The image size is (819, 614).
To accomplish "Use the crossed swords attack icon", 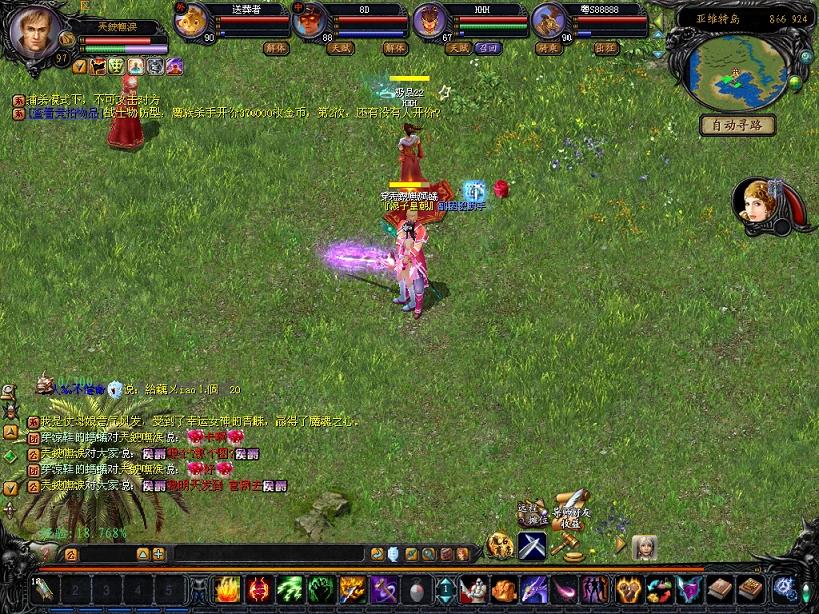I will pyautogui.click(x=531, y=546).
